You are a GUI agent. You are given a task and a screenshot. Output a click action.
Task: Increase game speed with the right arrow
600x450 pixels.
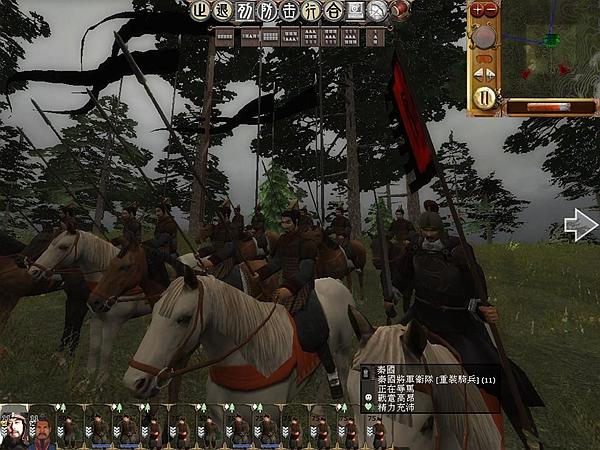(491, 73)
